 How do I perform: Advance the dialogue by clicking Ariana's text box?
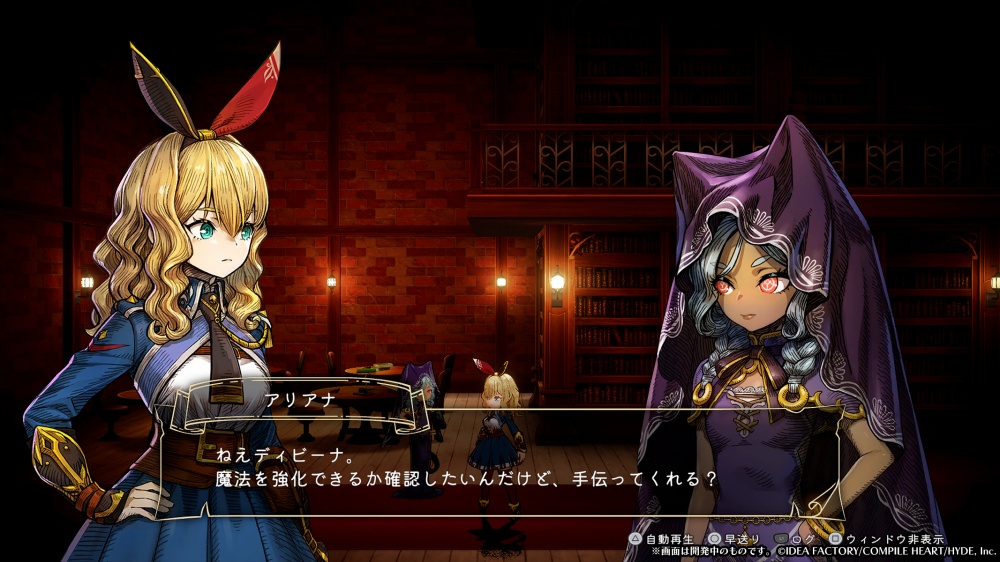(x=500, y=465)
